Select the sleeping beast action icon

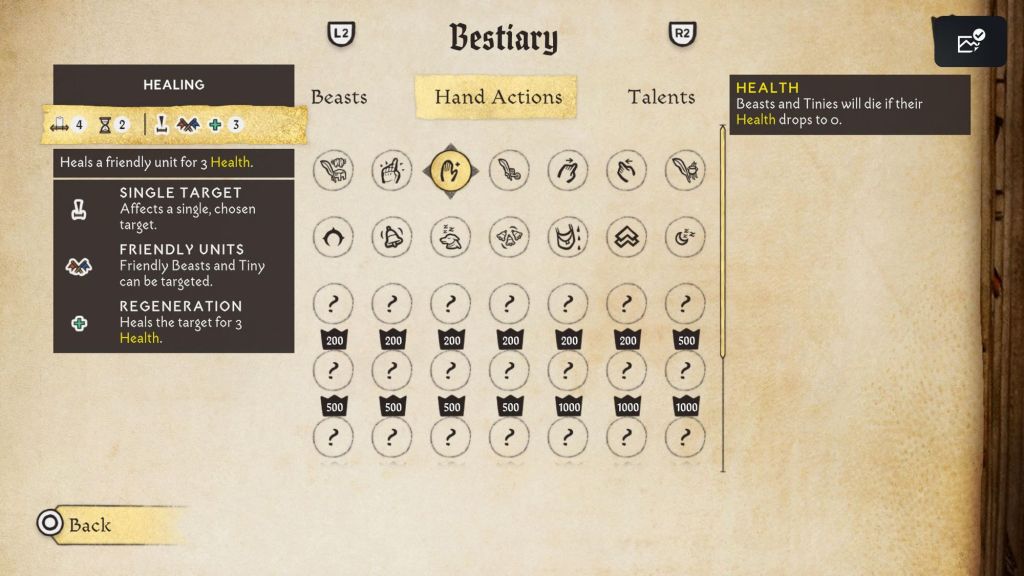pos(450,237)
